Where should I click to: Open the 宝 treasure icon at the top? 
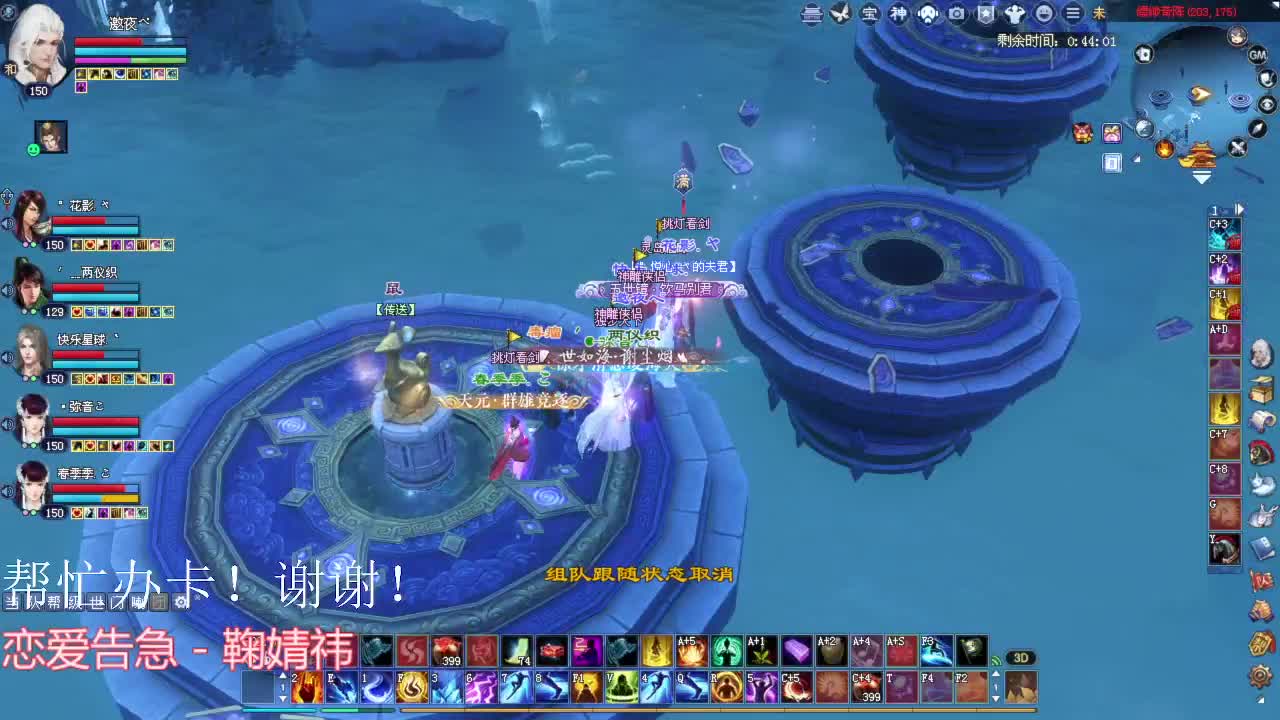870,15
